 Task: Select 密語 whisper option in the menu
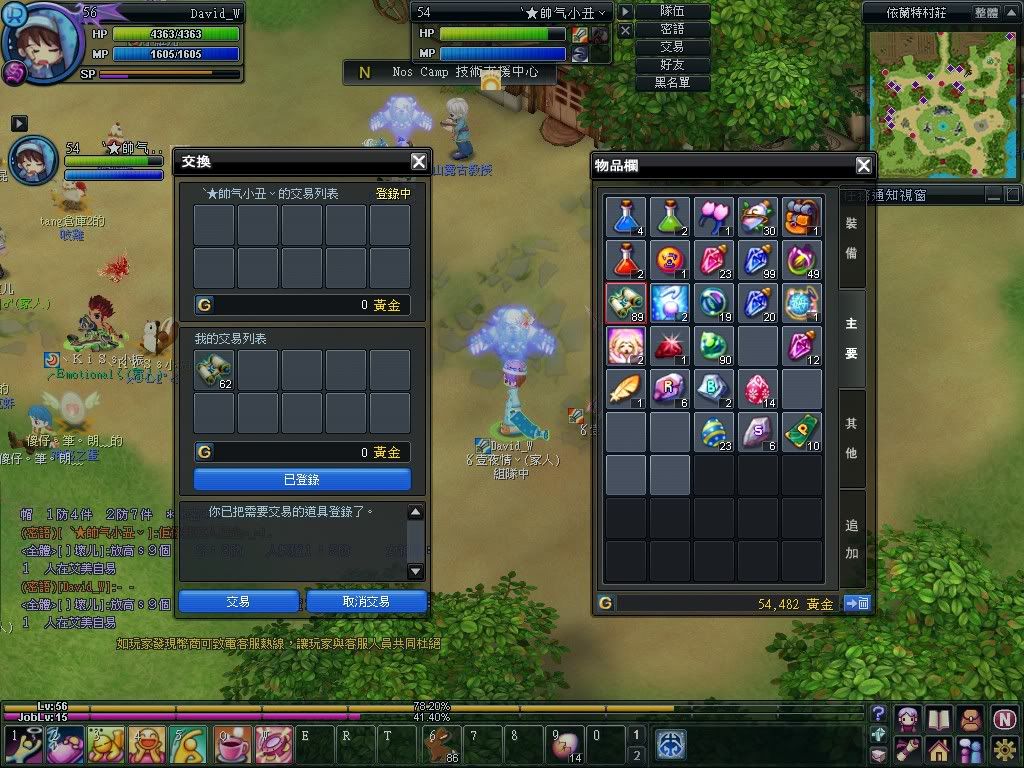coord(672,30)
